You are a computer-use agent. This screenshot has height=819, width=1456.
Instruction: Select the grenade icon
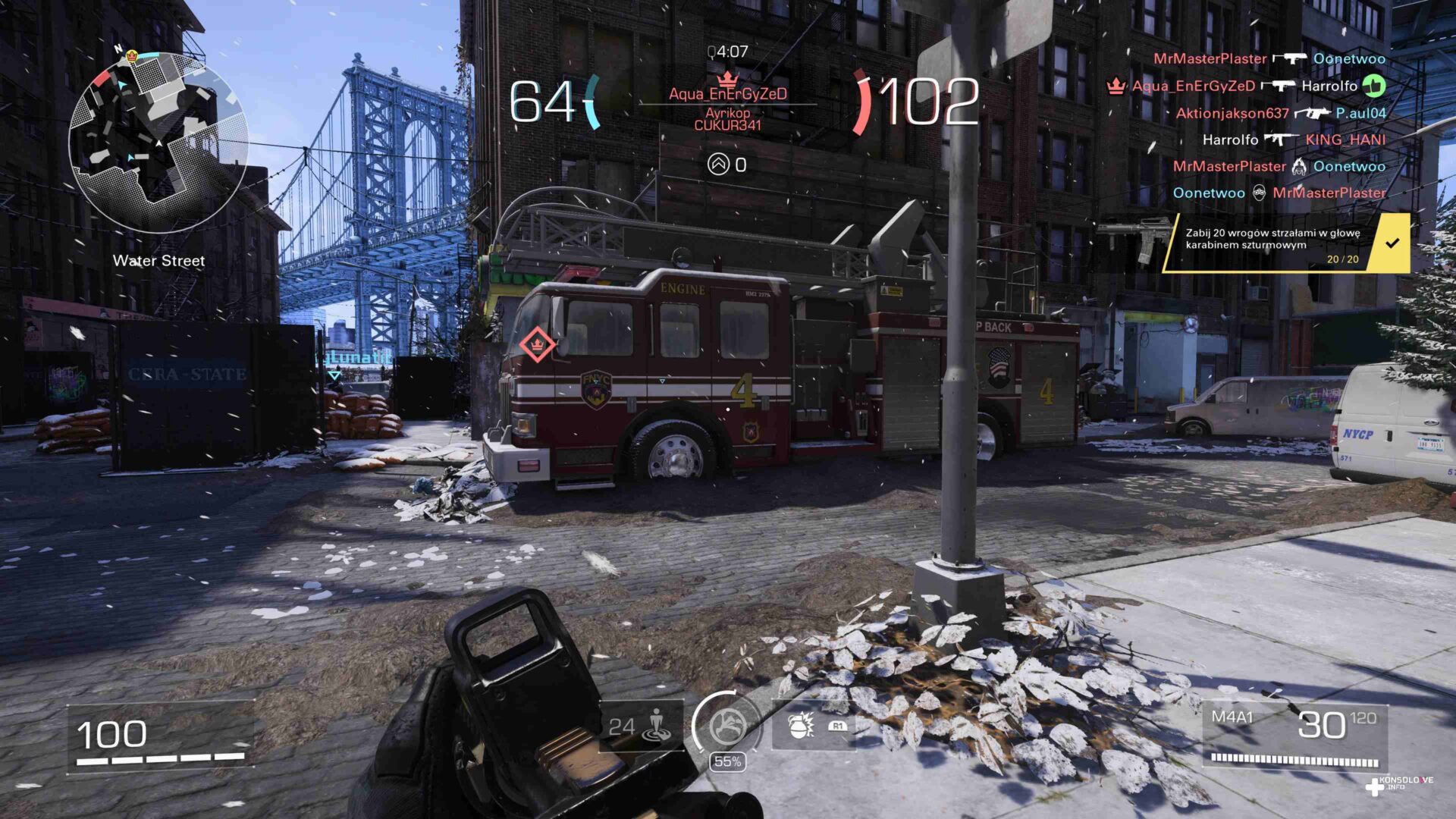(x=800, y=726)
